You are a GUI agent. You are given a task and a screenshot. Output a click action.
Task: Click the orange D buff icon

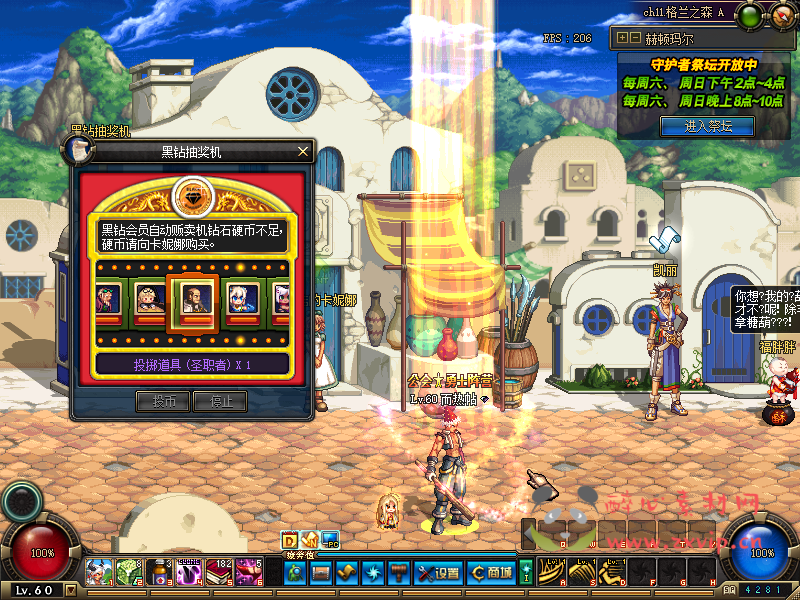pos(290,540)
